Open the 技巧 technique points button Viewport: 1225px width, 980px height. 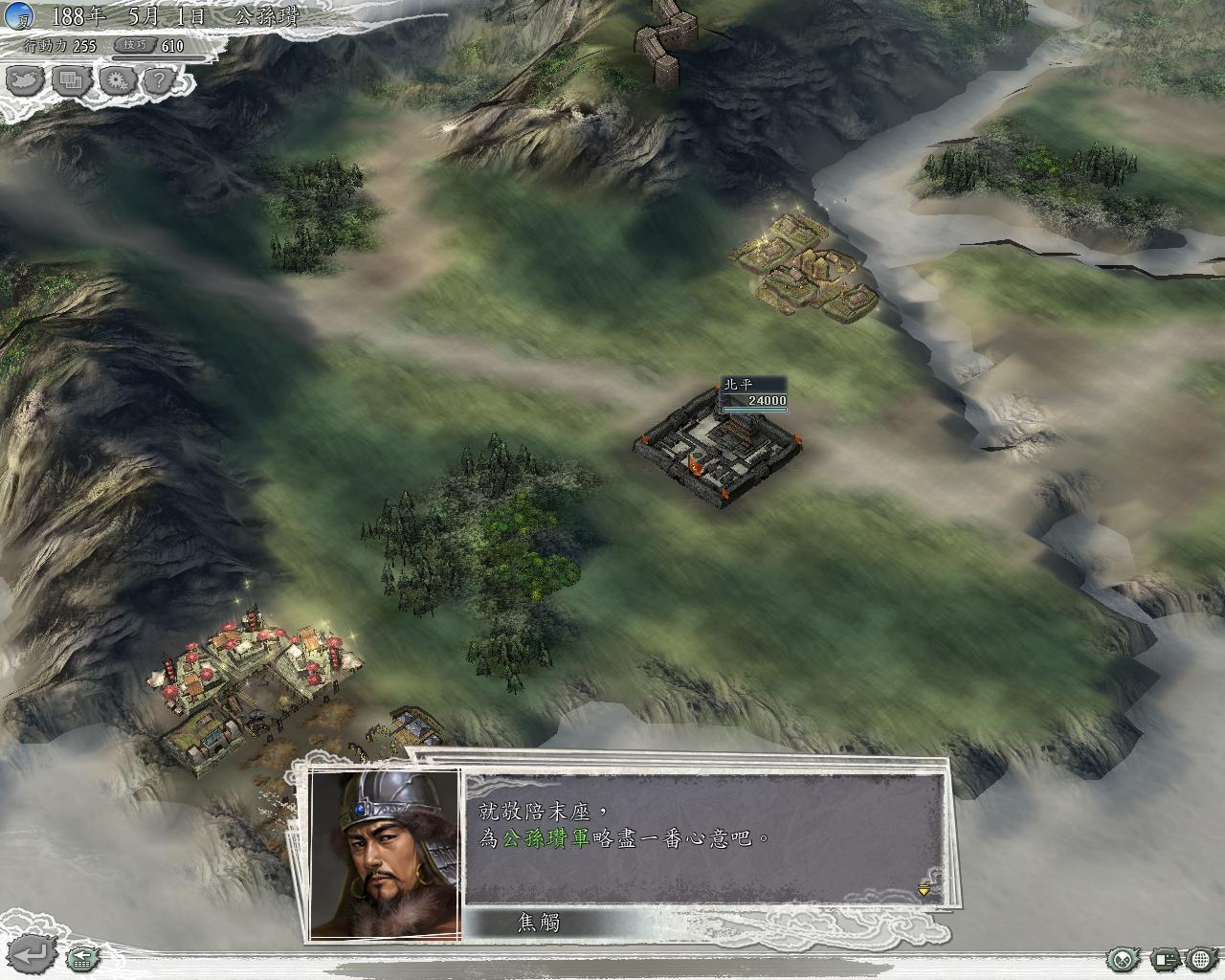tap(134, 45)
